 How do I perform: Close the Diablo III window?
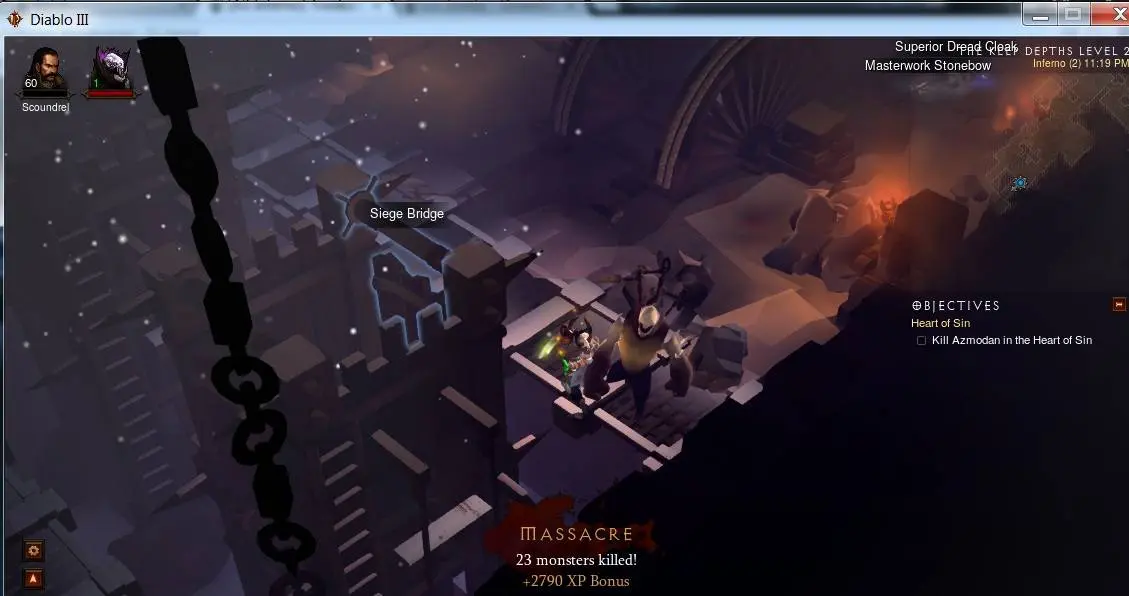pyautogui.click(x=1108, y=14)
